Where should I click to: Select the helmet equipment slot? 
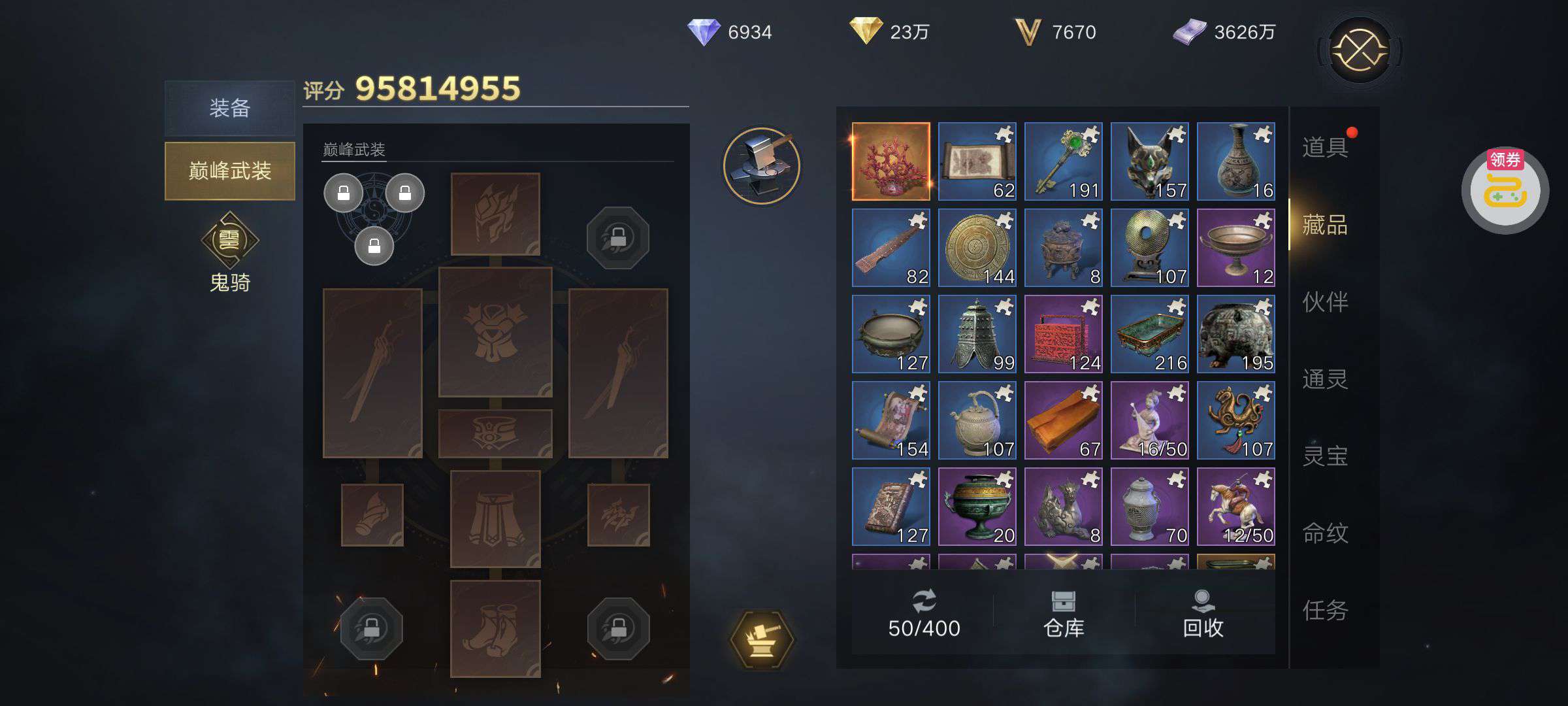click(495, 213)
